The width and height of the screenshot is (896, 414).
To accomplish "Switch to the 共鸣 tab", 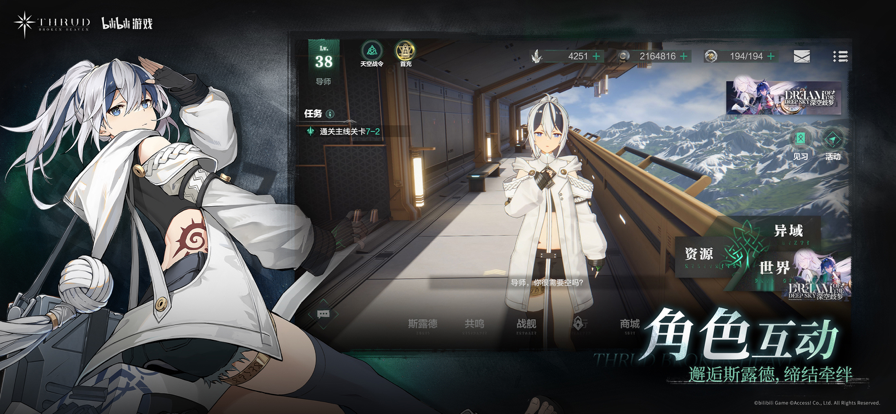I will (474, 324).
